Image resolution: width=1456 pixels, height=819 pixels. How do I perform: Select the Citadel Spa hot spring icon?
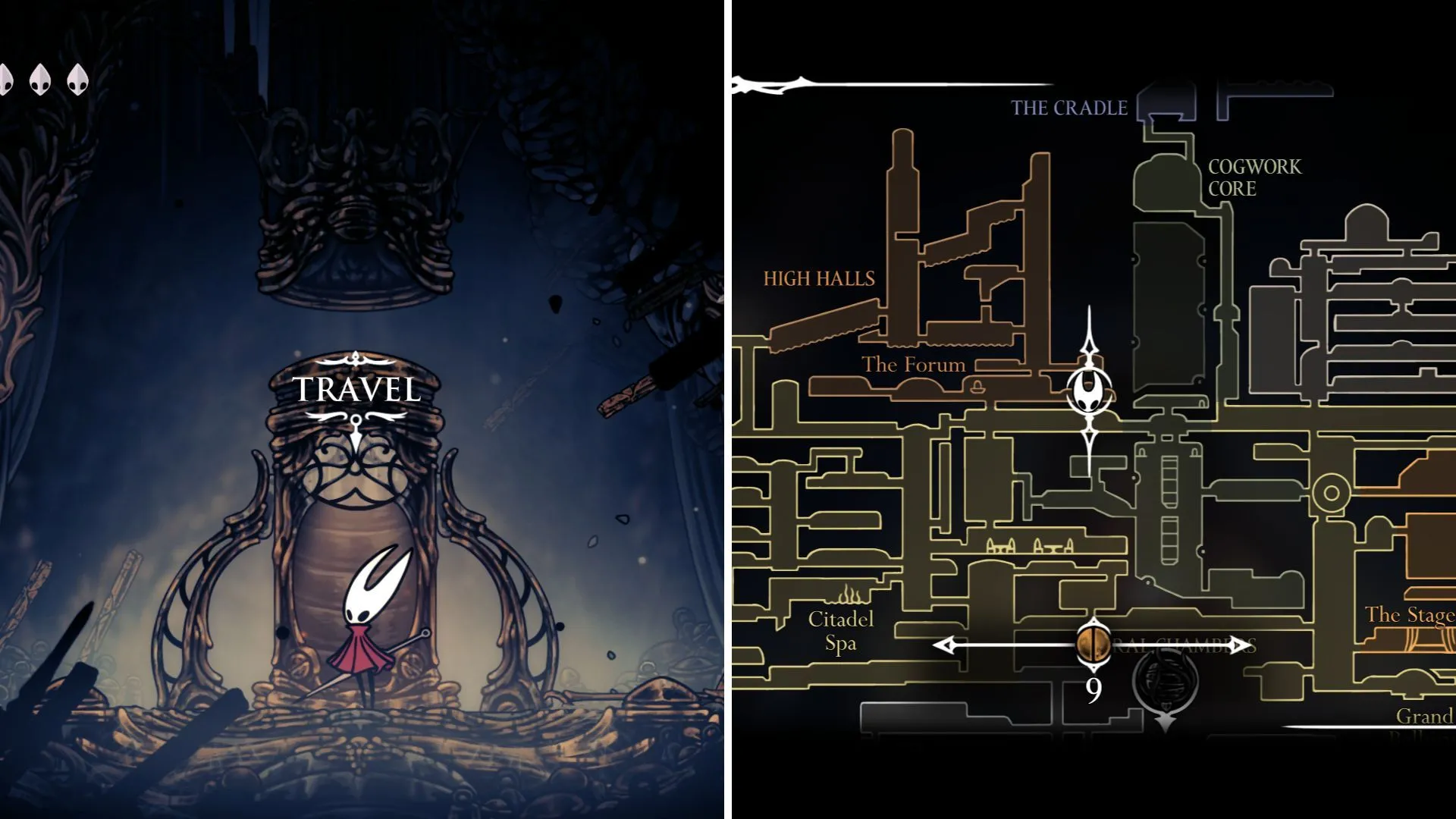(x=848, y=594)
